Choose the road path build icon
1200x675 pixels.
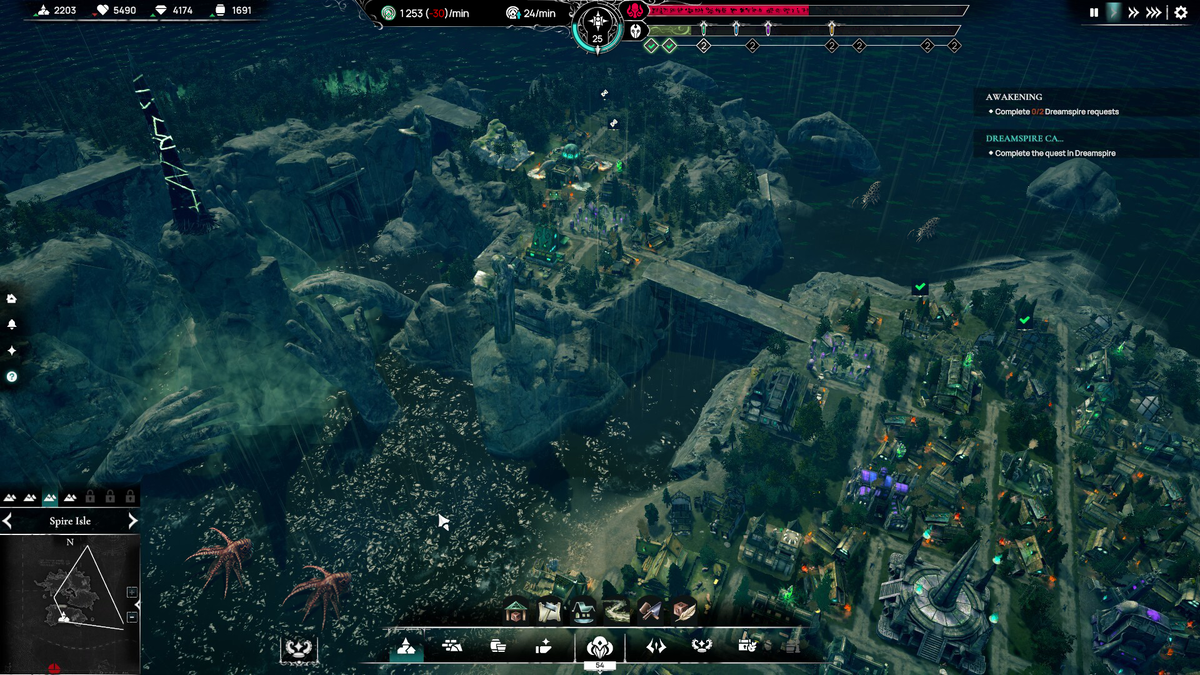616,610
